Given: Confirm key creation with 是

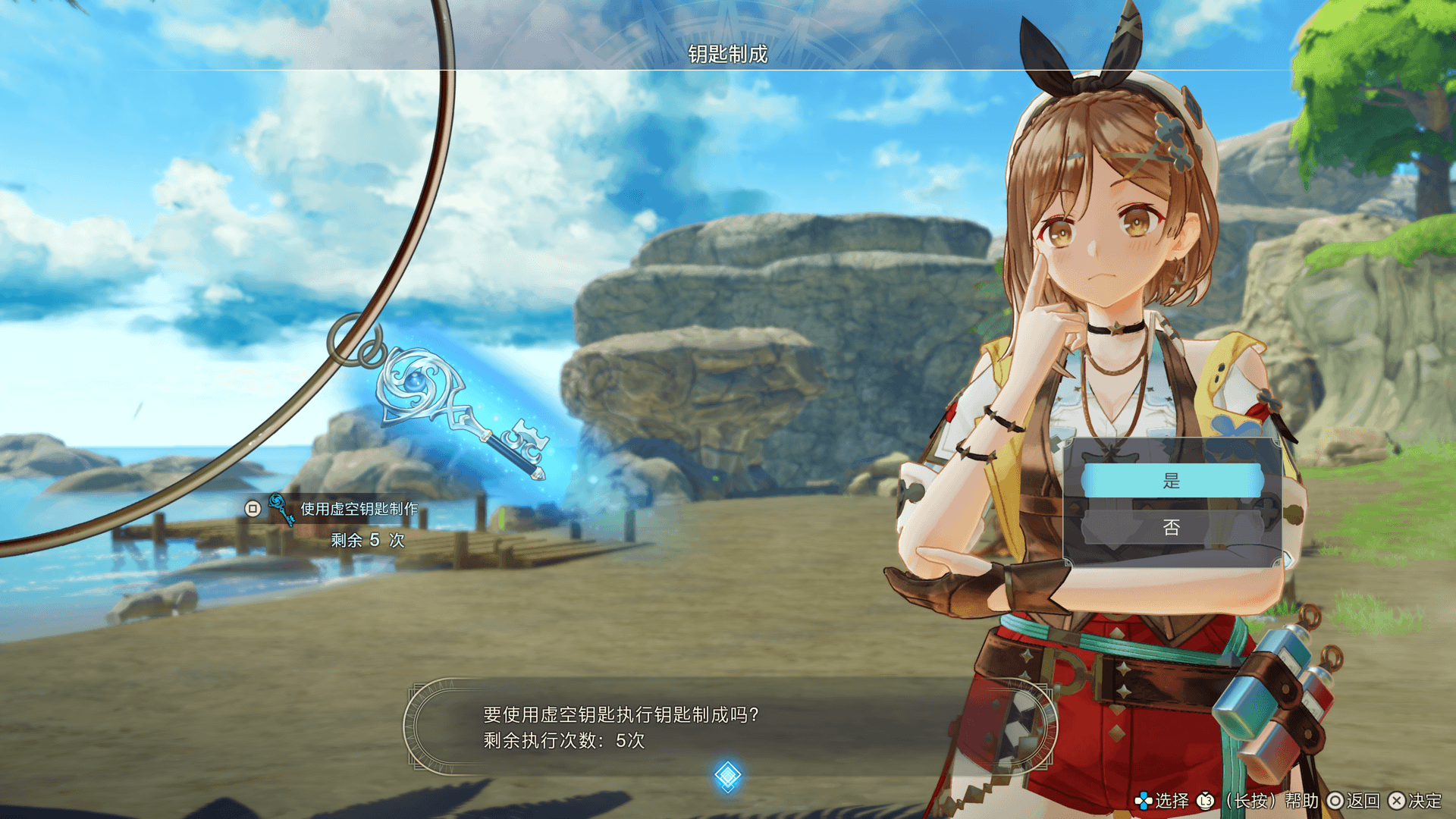Looking at the screenshot, I should (1172, 481).
